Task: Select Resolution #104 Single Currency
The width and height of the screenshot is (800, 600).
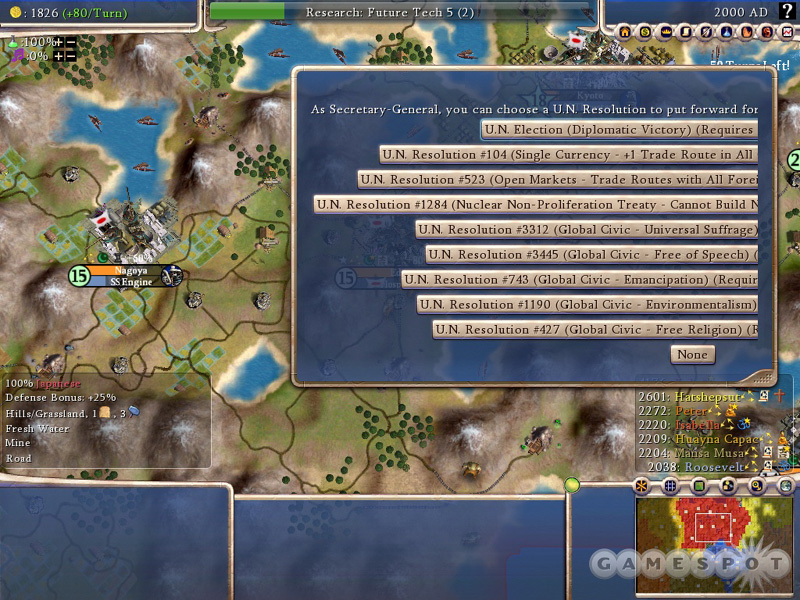Action: (x=568, y=154)
